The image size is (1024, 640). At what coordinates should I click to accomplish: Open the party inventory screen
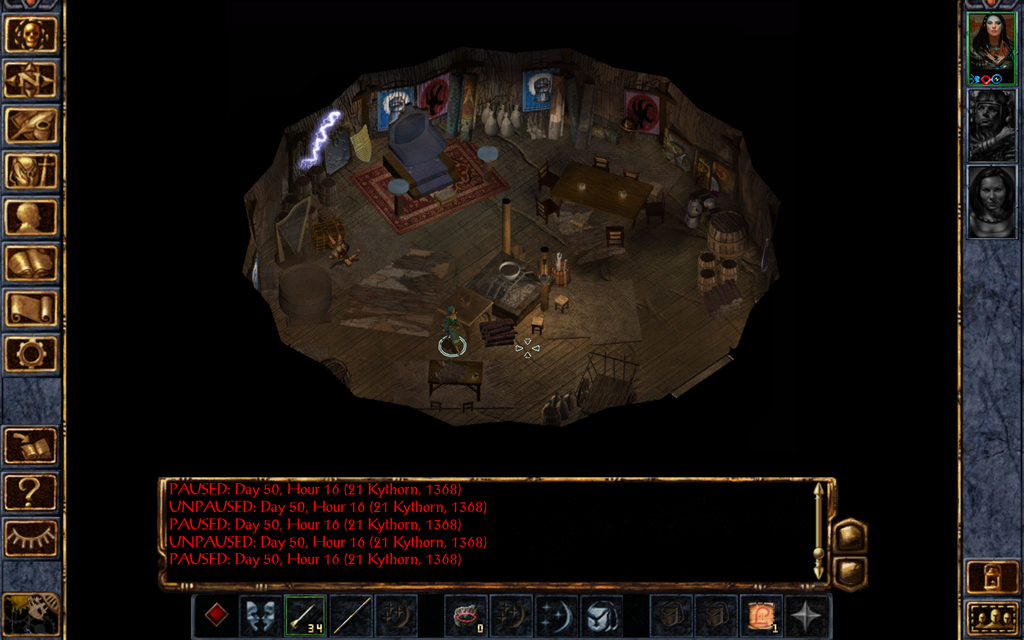pyautogui.click(x=31, y=171)
